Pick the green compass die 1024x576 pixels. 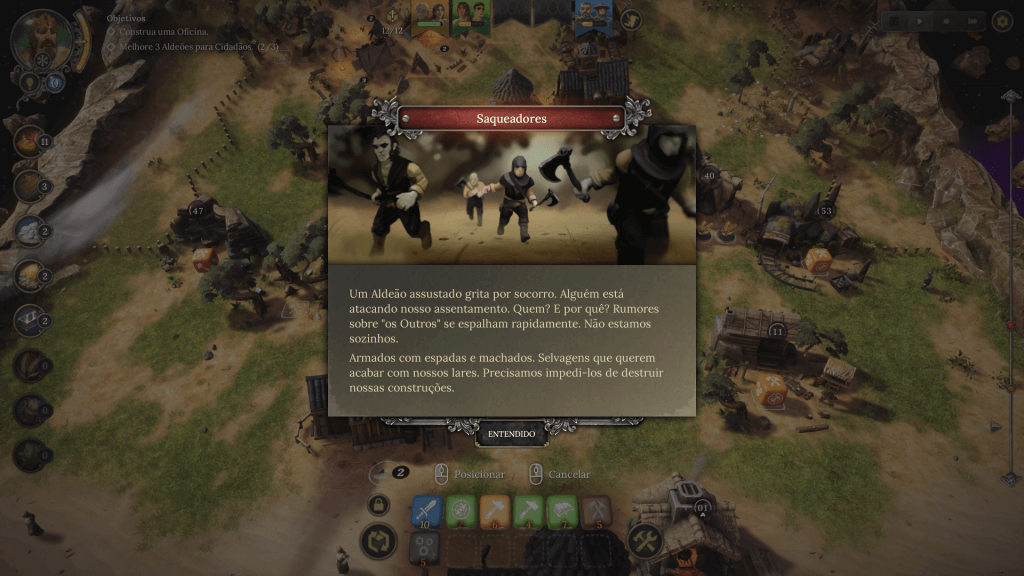461,511
